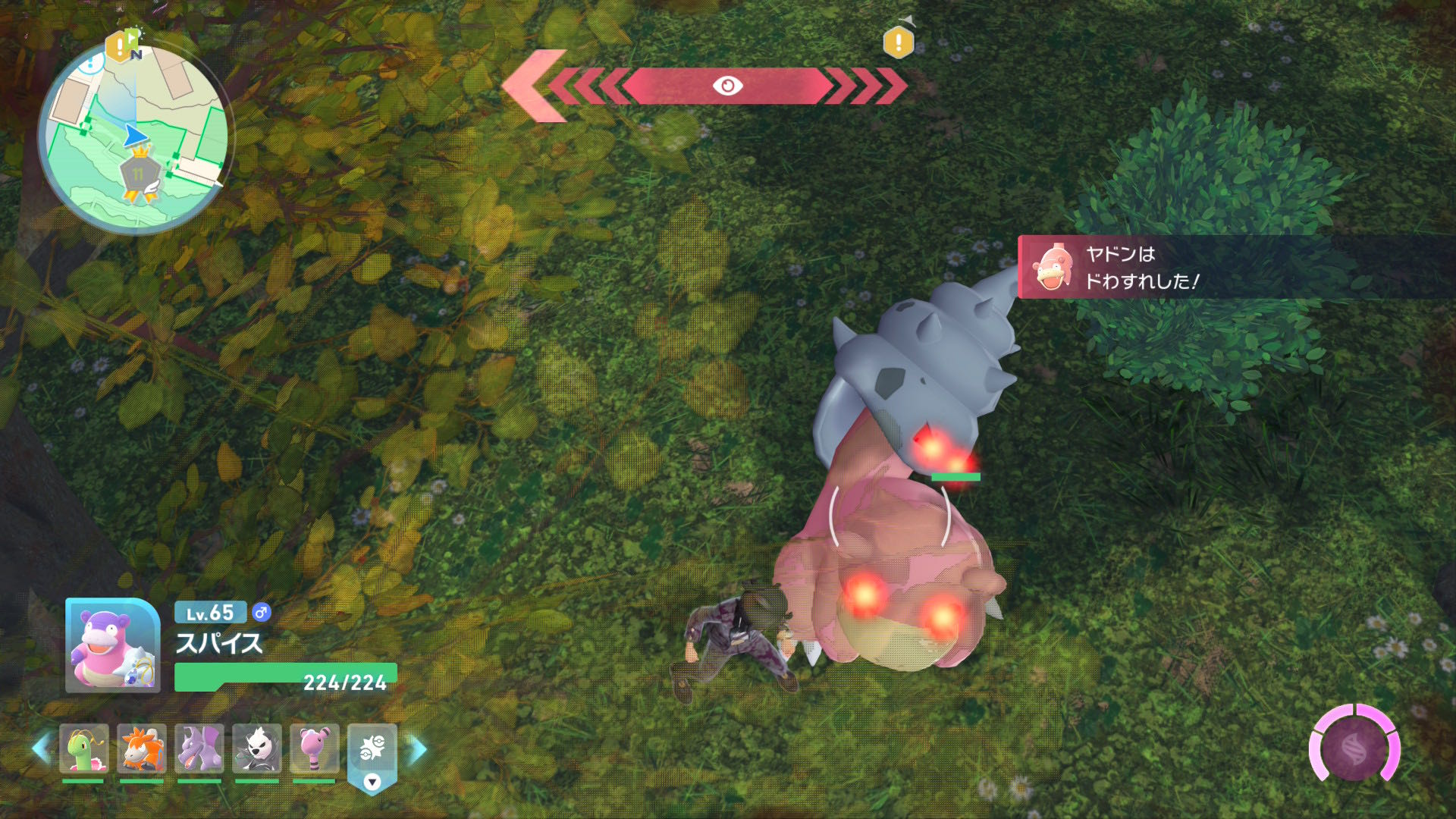Cycle the party bar left with the arrow
This screenshot has height=819, width=1456.
click(x=40, y=748)
